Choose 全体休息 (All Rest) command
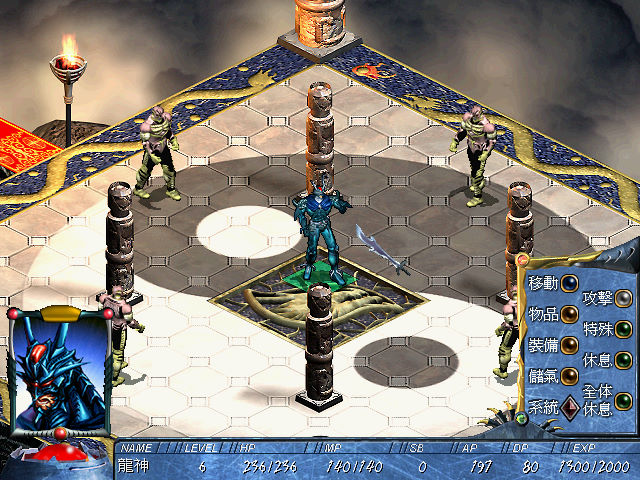The image size is (640, 480). tap(624, 401)
